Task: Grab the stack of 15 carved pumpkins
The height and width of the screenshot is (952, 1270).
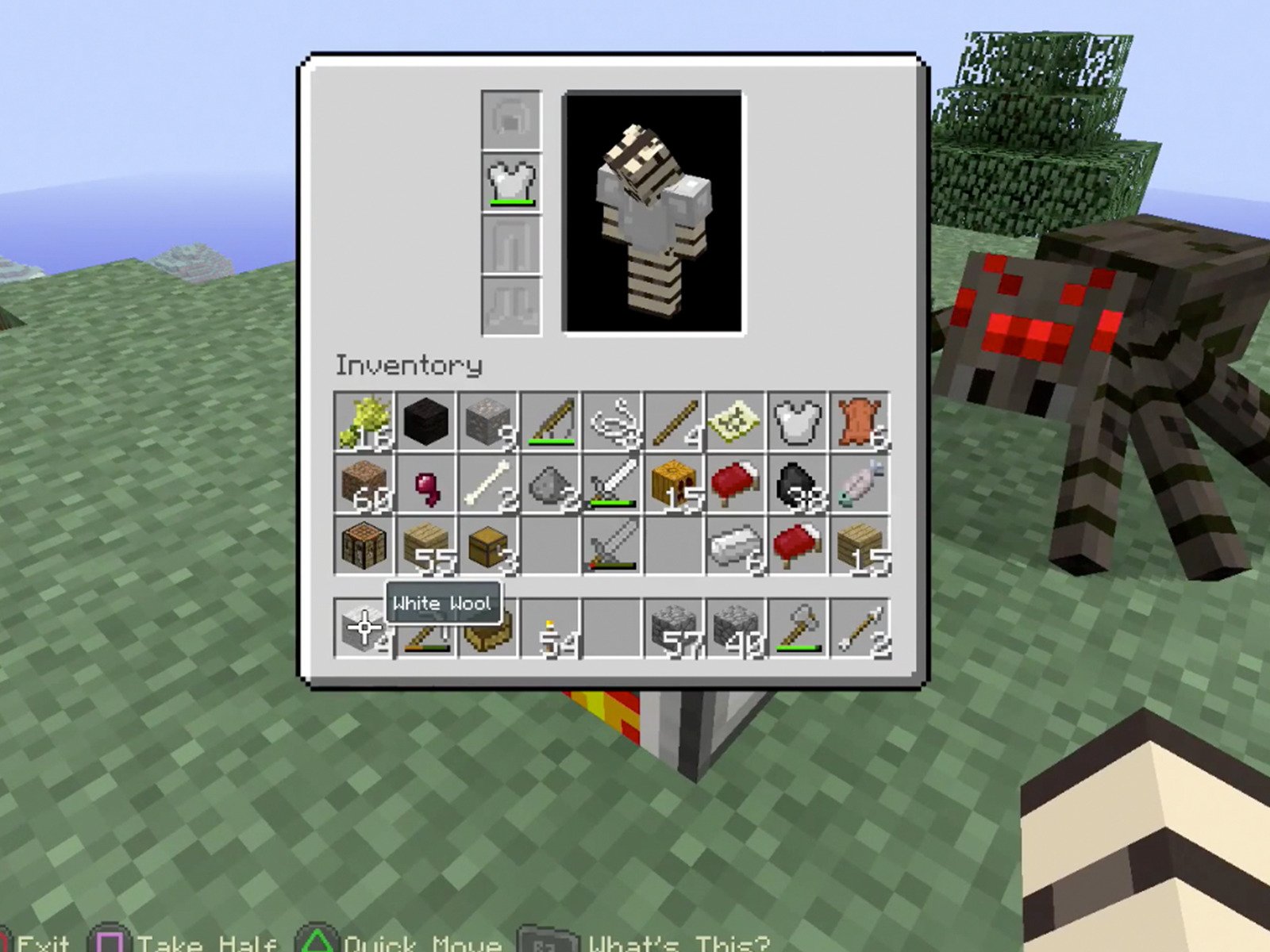Action: (675, 484)
